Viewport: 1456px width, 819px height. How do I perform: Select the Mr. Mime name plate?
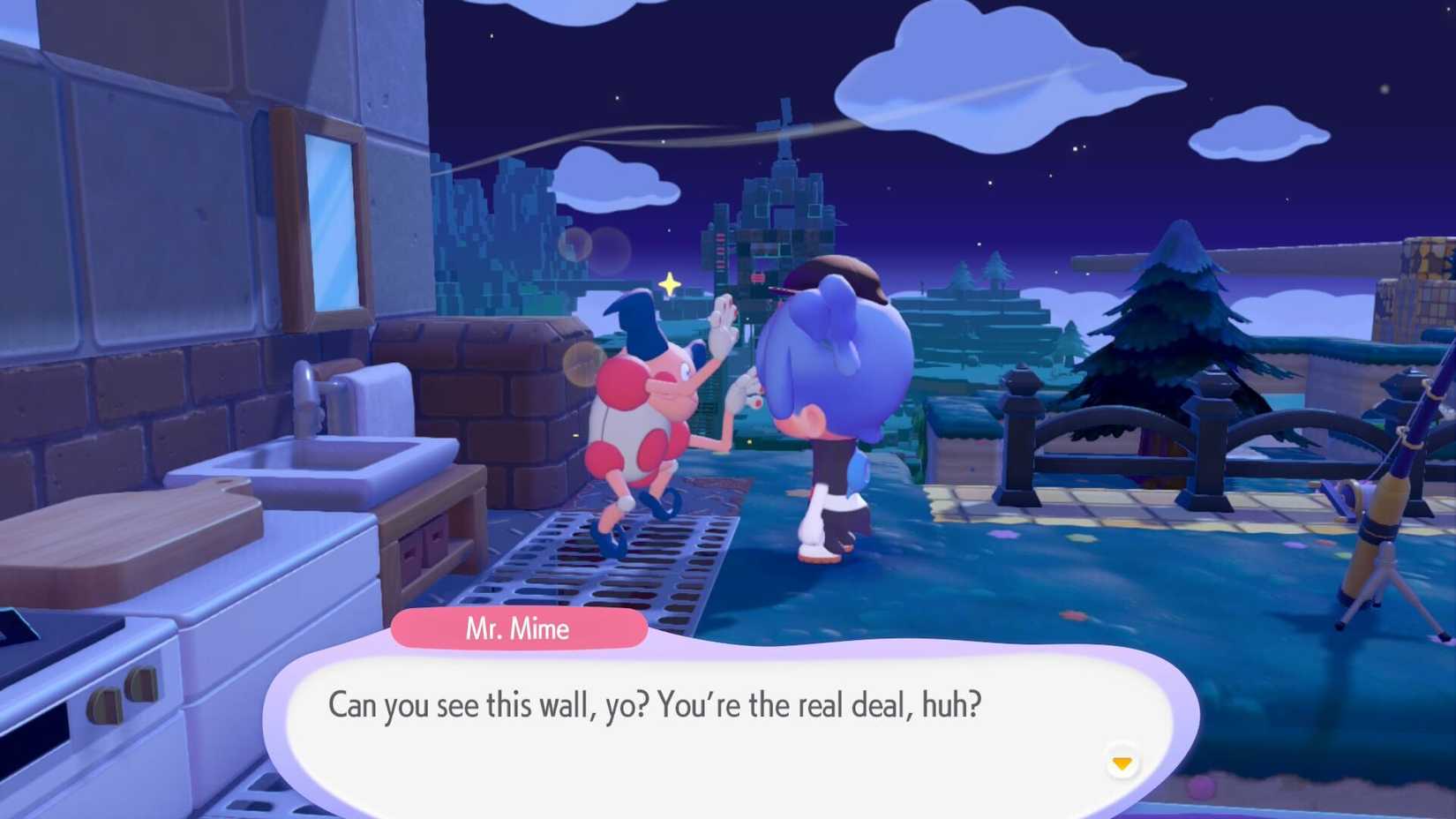point(519,628)
